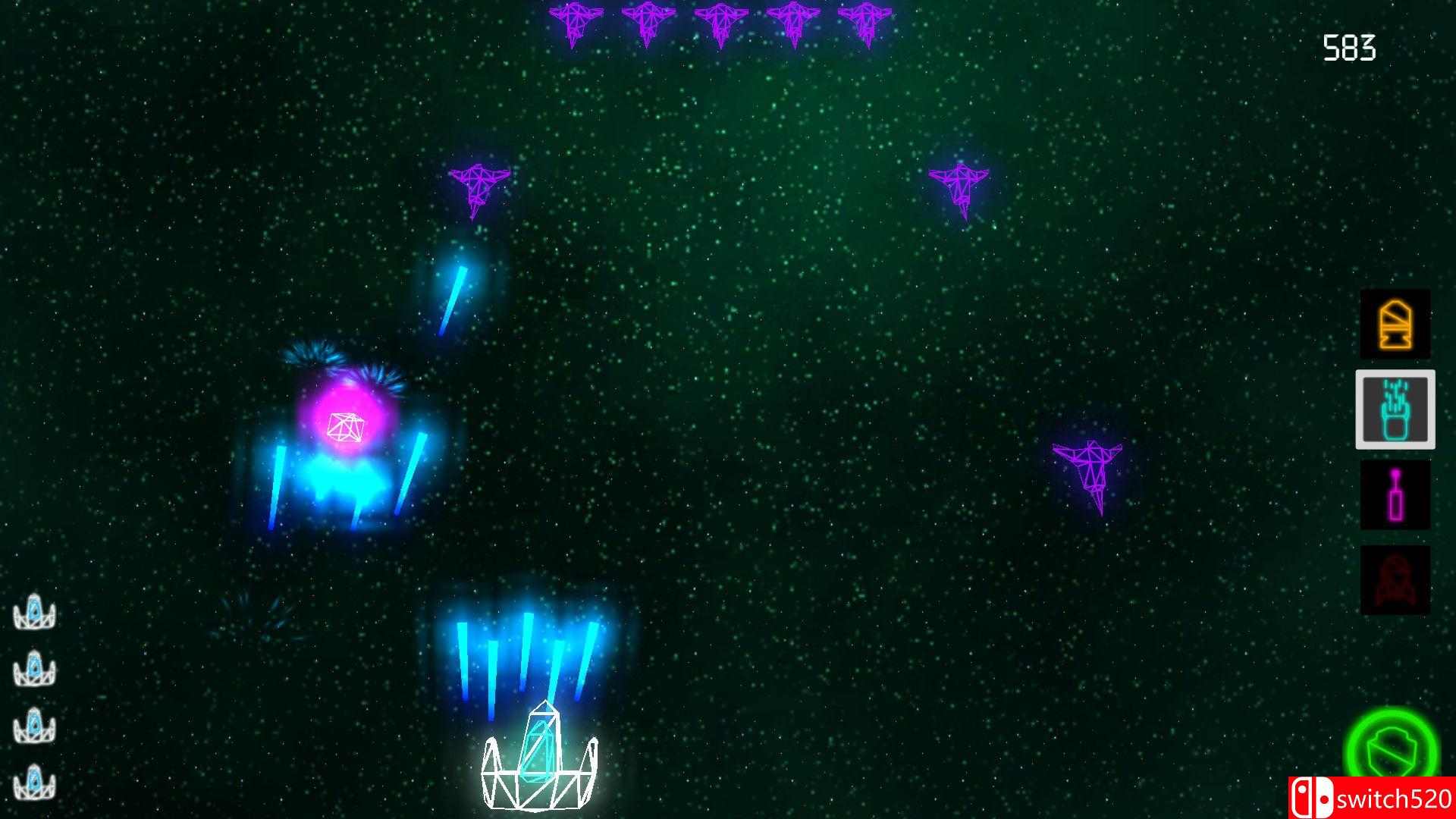The width and height of the screenshot is (1456, 819).
Task: Open the second life ship entry
Action: [35, 668]
